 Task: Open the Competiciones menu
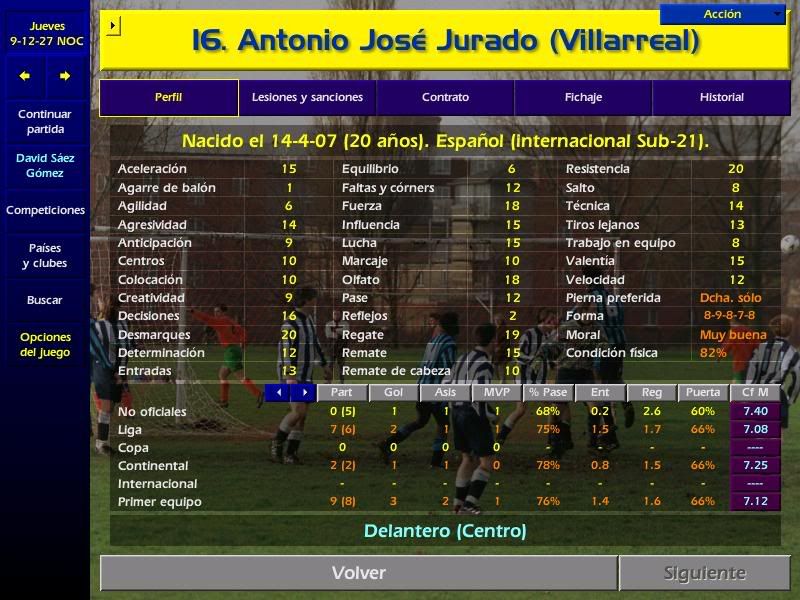pyautogui.click(x=45, y=211)
